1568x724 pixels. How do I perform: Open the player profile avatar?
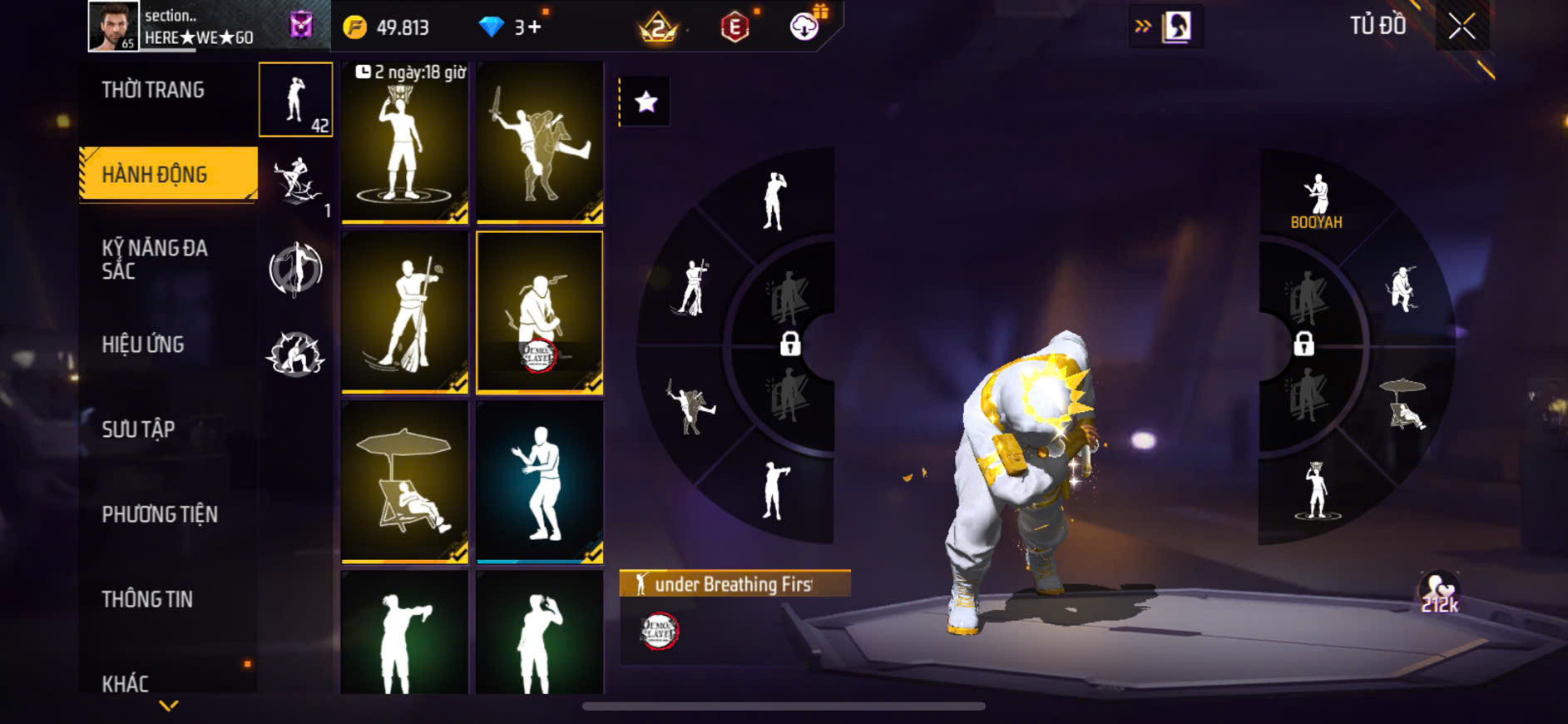pyautogui.click(x=113, y=27)
